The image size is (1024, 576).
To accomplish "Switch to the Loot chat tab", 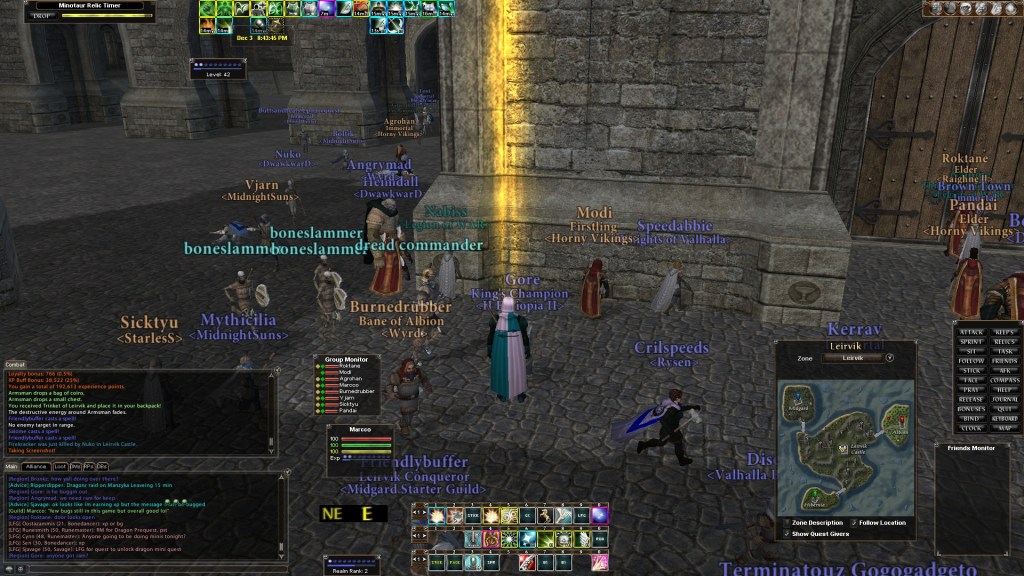I will 60,466.
